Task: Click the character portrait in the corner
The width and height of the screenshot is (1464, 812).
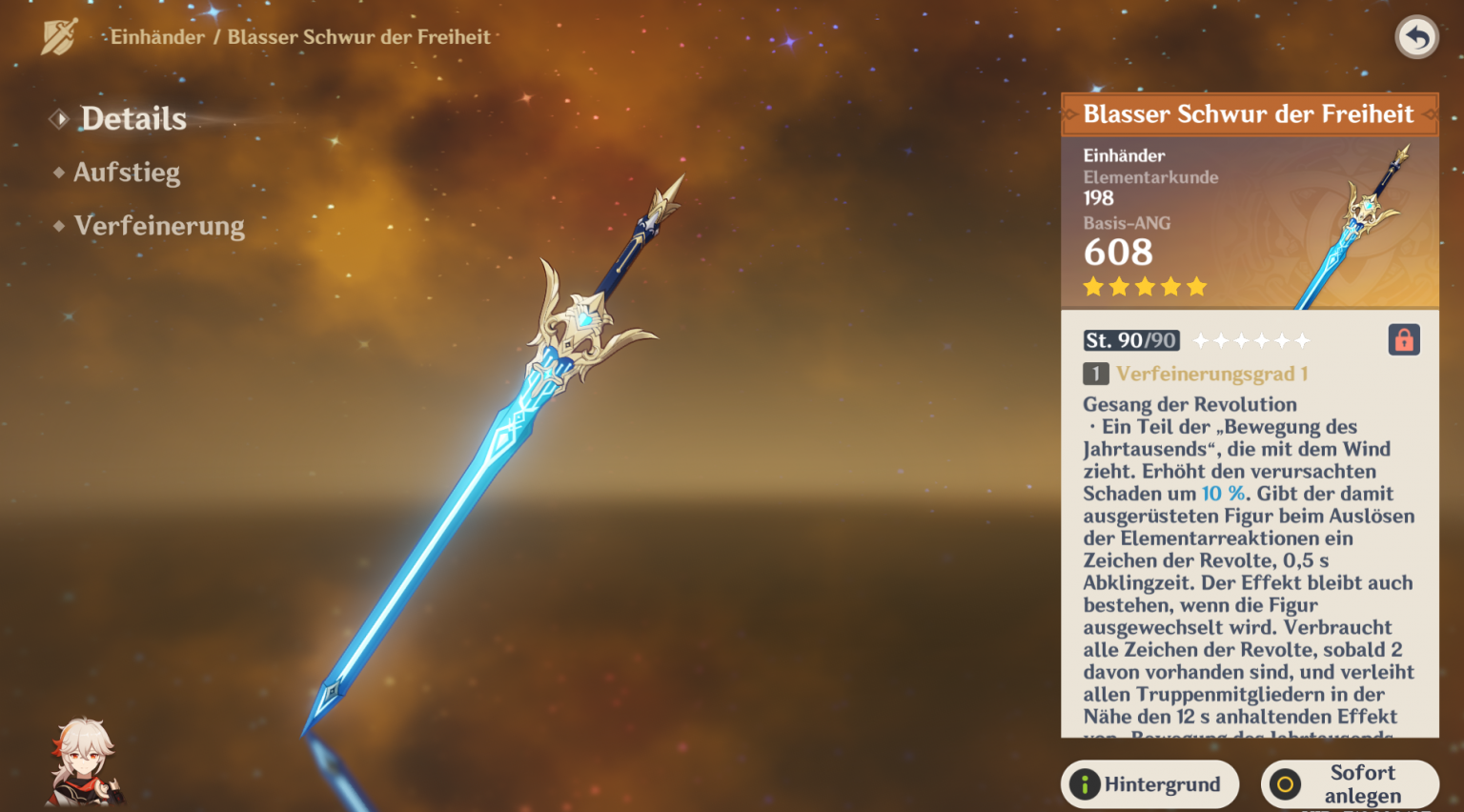Action: pos(84,764)
